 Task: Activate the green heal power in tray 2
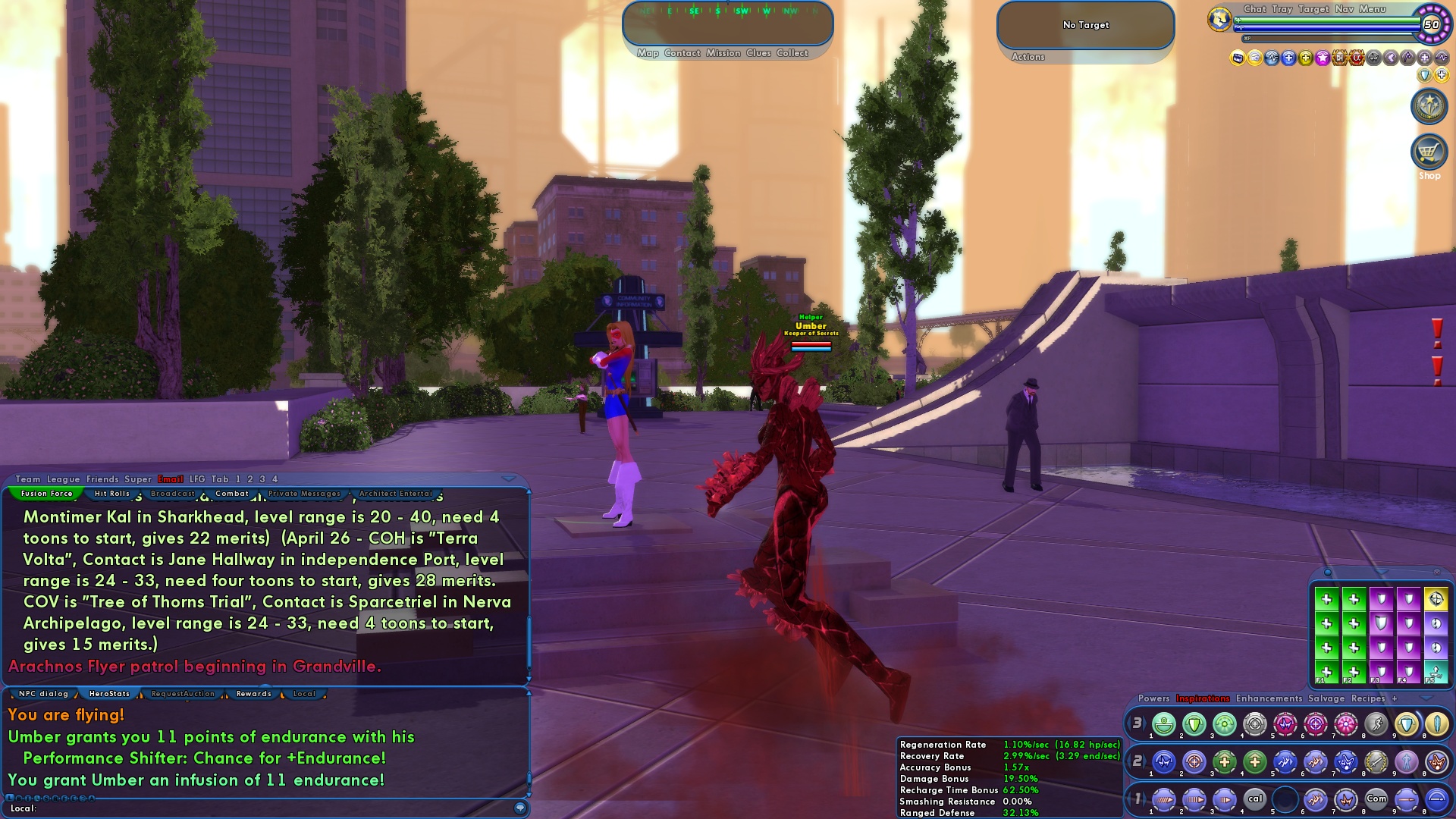[x=1223, y=763]
